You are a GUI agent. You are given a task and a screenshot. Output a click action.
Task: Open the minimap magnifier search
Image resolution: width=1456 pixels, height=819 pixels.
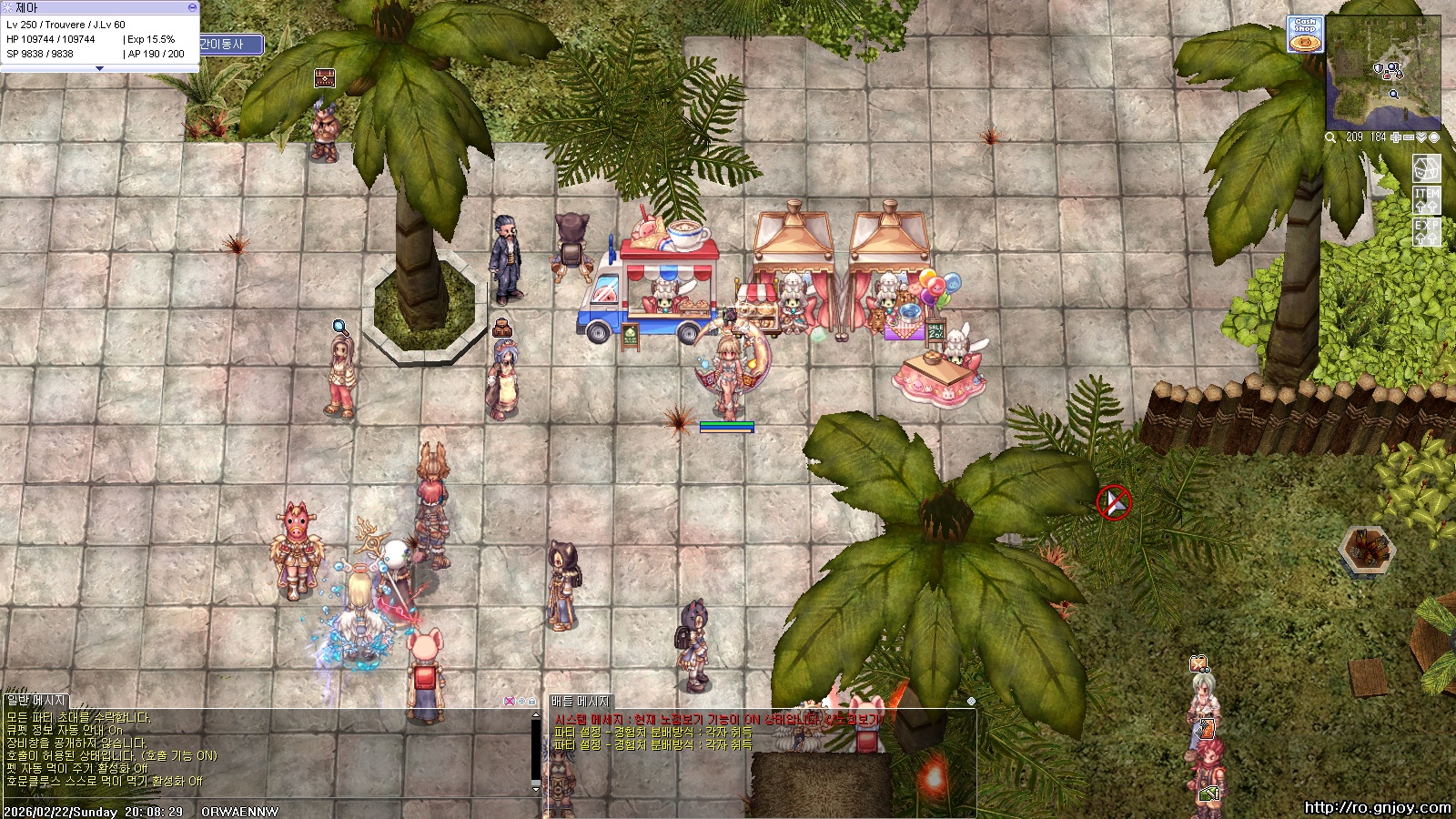(x=1330, y=137)
